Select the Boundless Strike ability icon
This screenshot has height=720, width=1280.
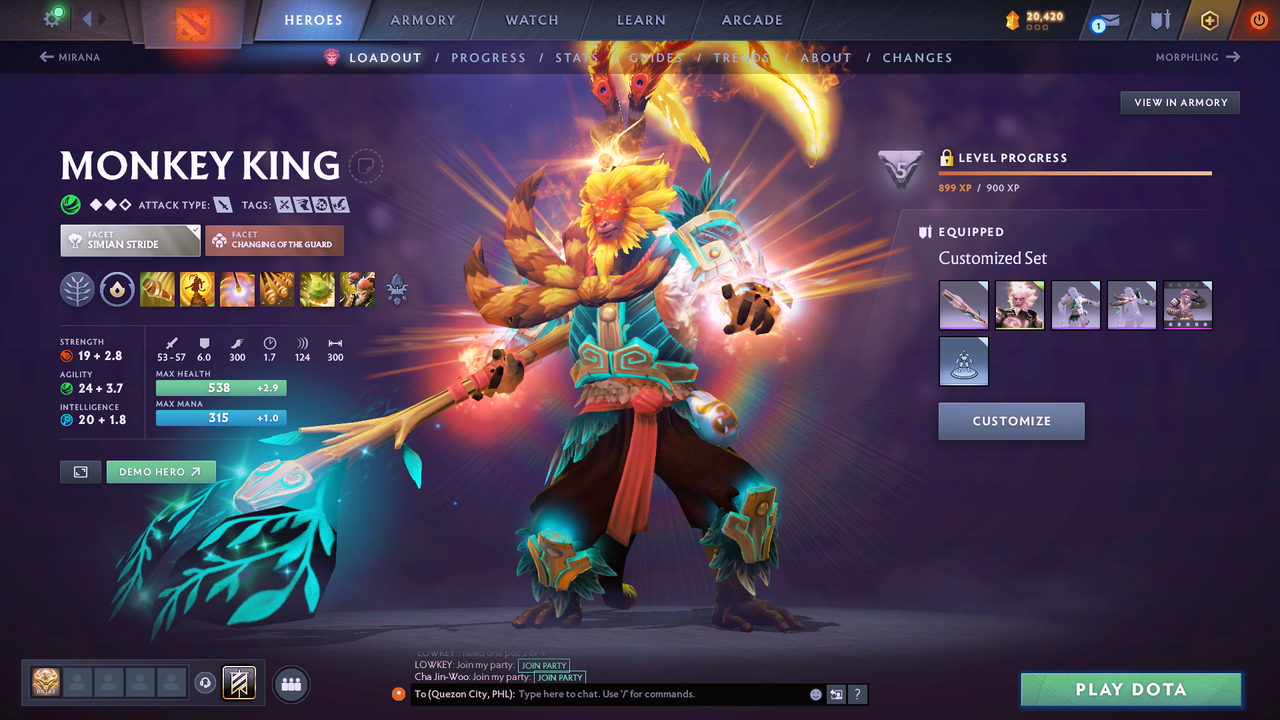pyautogui.click(x=157, y=289)
